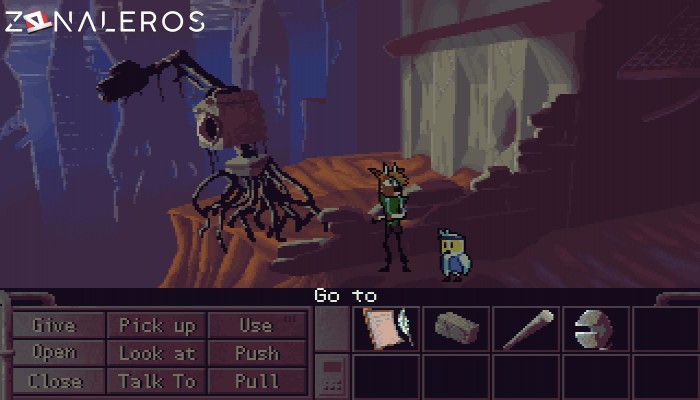Choose the Pick up verb
This screenshot has height=400, width=700.
[x=156, y=326]
